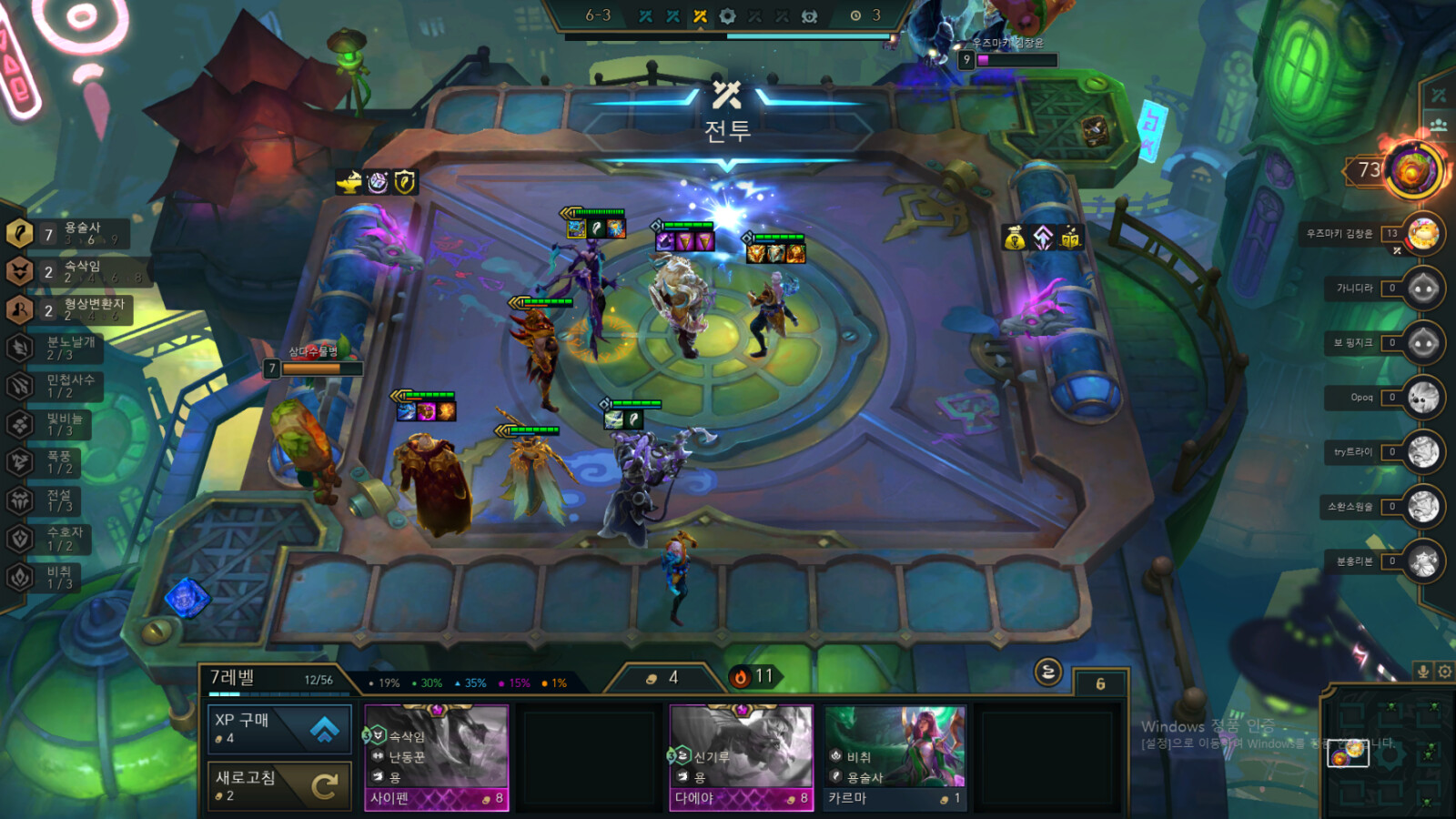Select the 분노날개 trait entry
Screen dimensions: 1456x819
55,348
